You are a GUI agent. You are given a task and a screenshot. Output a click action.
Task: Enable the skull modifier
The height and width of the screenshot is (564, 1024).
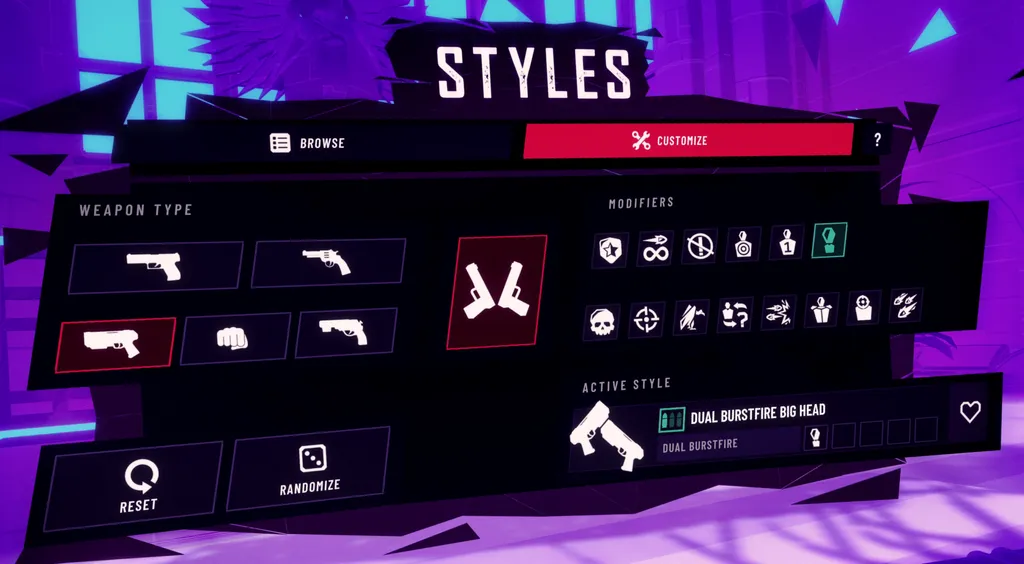pyautogui.click(x=600, y=321)
